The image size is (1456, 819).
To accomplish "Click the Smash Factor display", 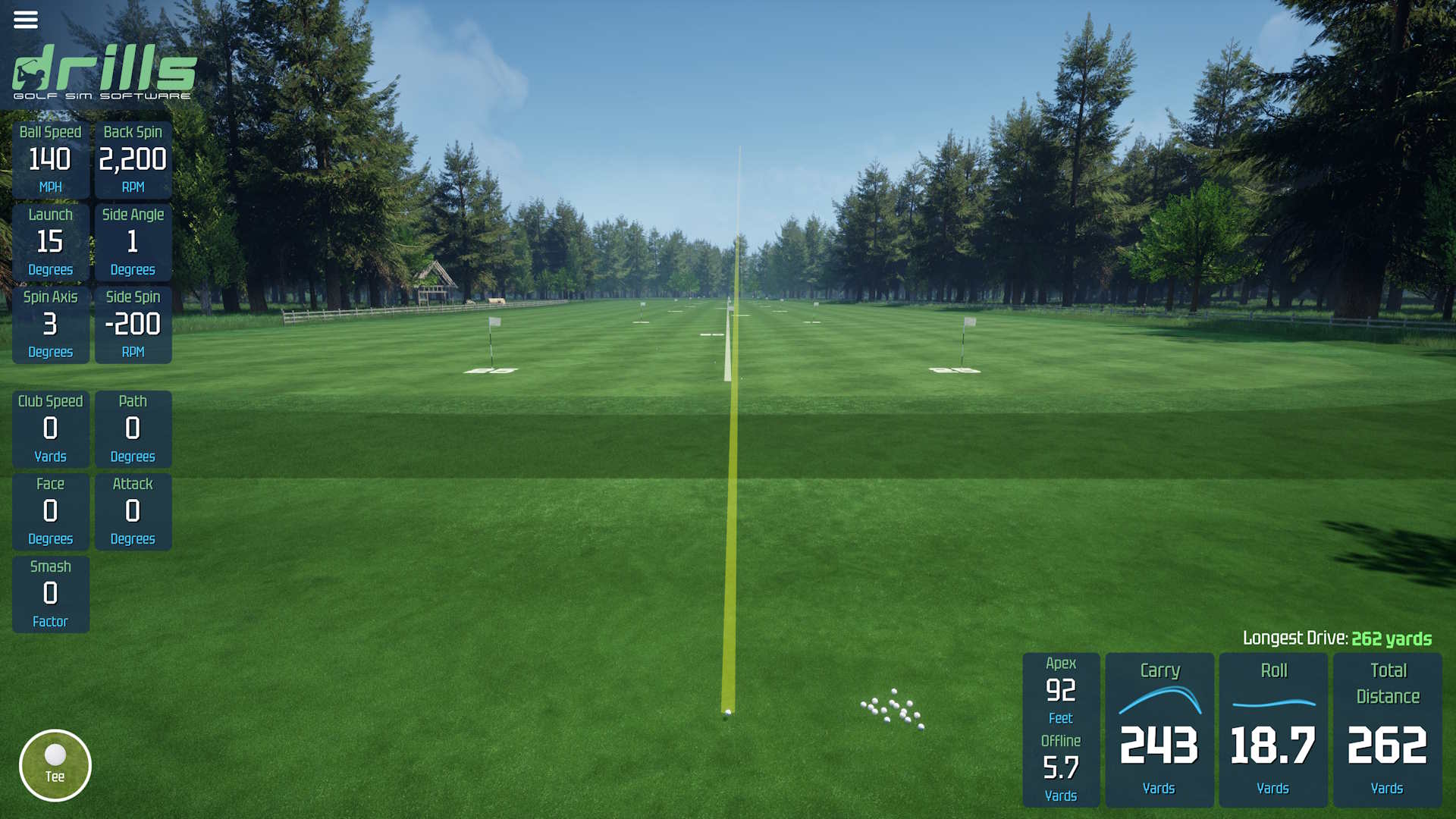I will [51, 594].
